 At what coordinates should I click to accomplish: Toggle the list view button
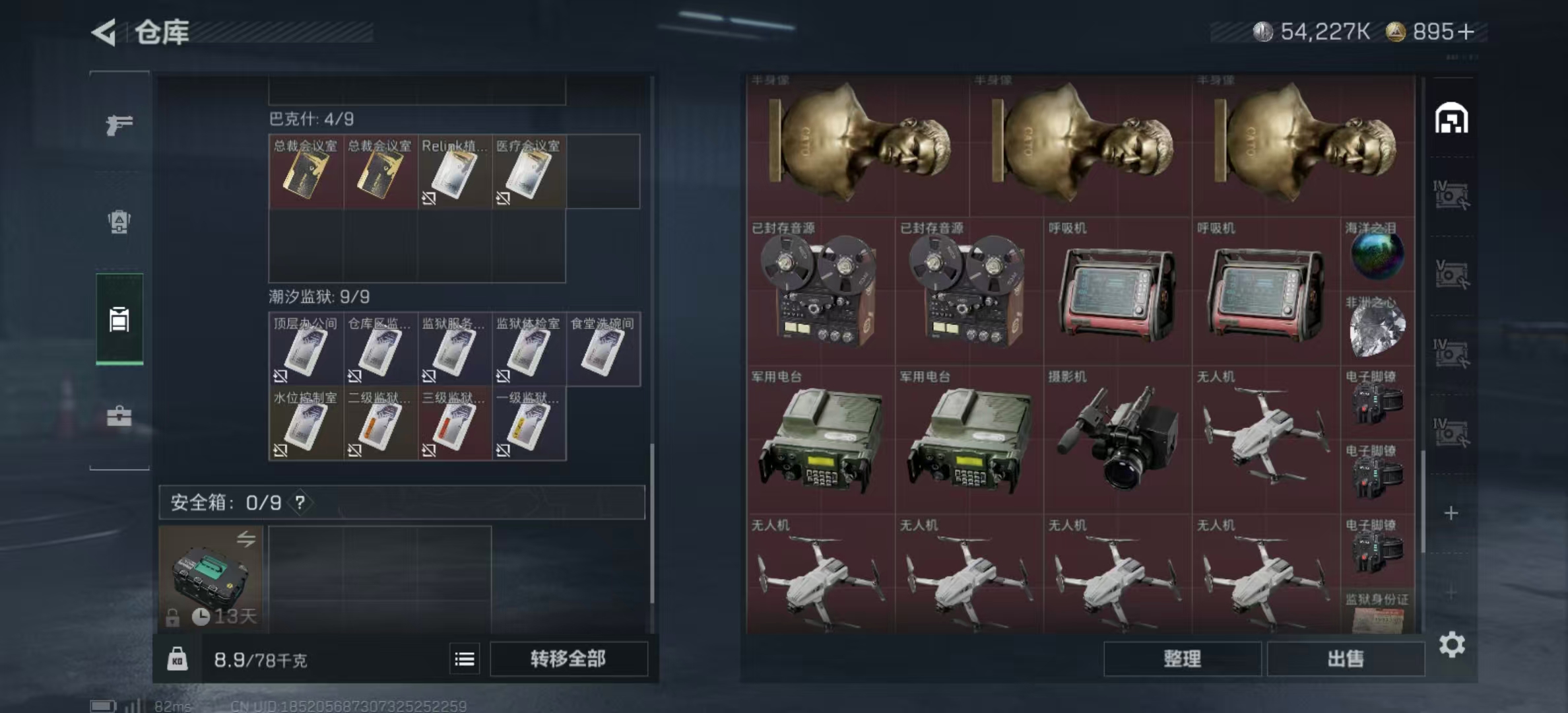465,659
